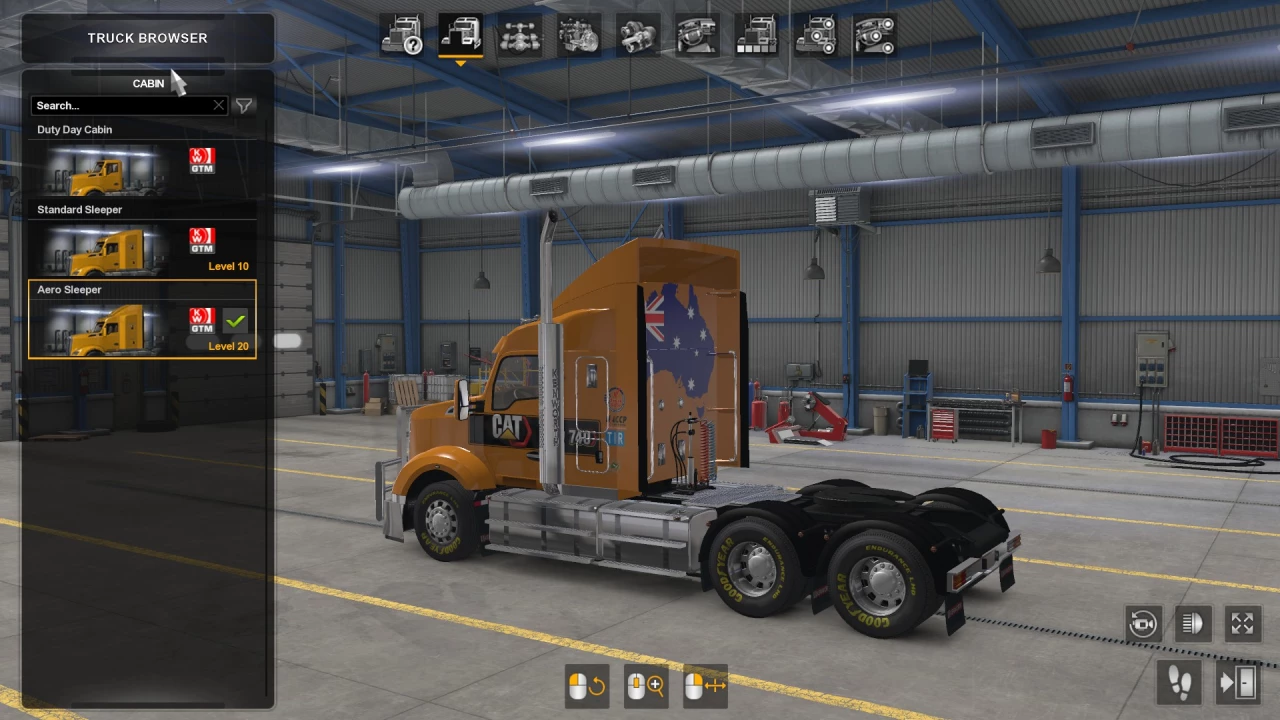Screen dimensions: 1280x720
Task: Click the Duty Day Cabin thumbnail
Action: coord(100,170)
